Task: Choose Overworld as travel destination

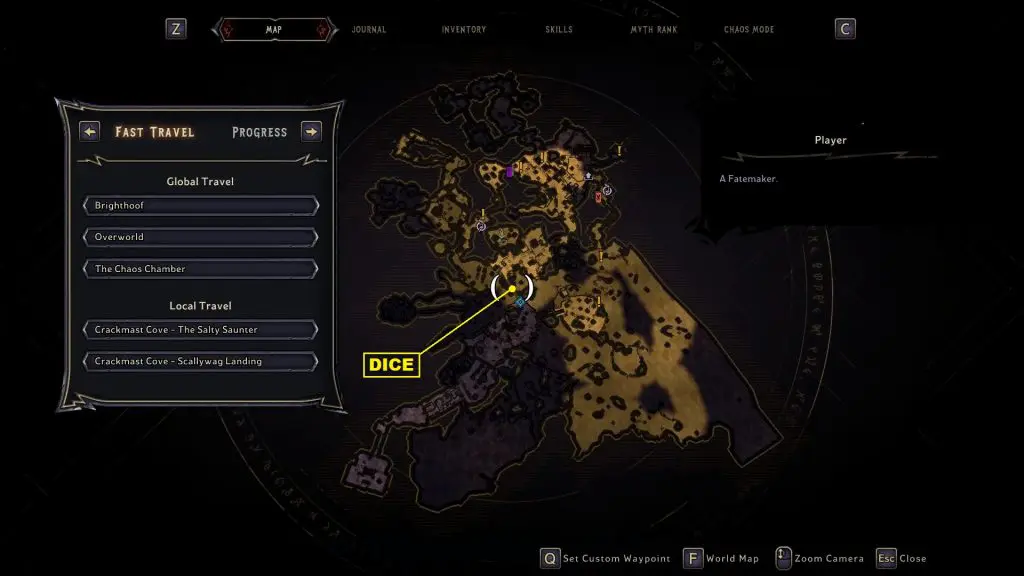Action: [201, 237]
